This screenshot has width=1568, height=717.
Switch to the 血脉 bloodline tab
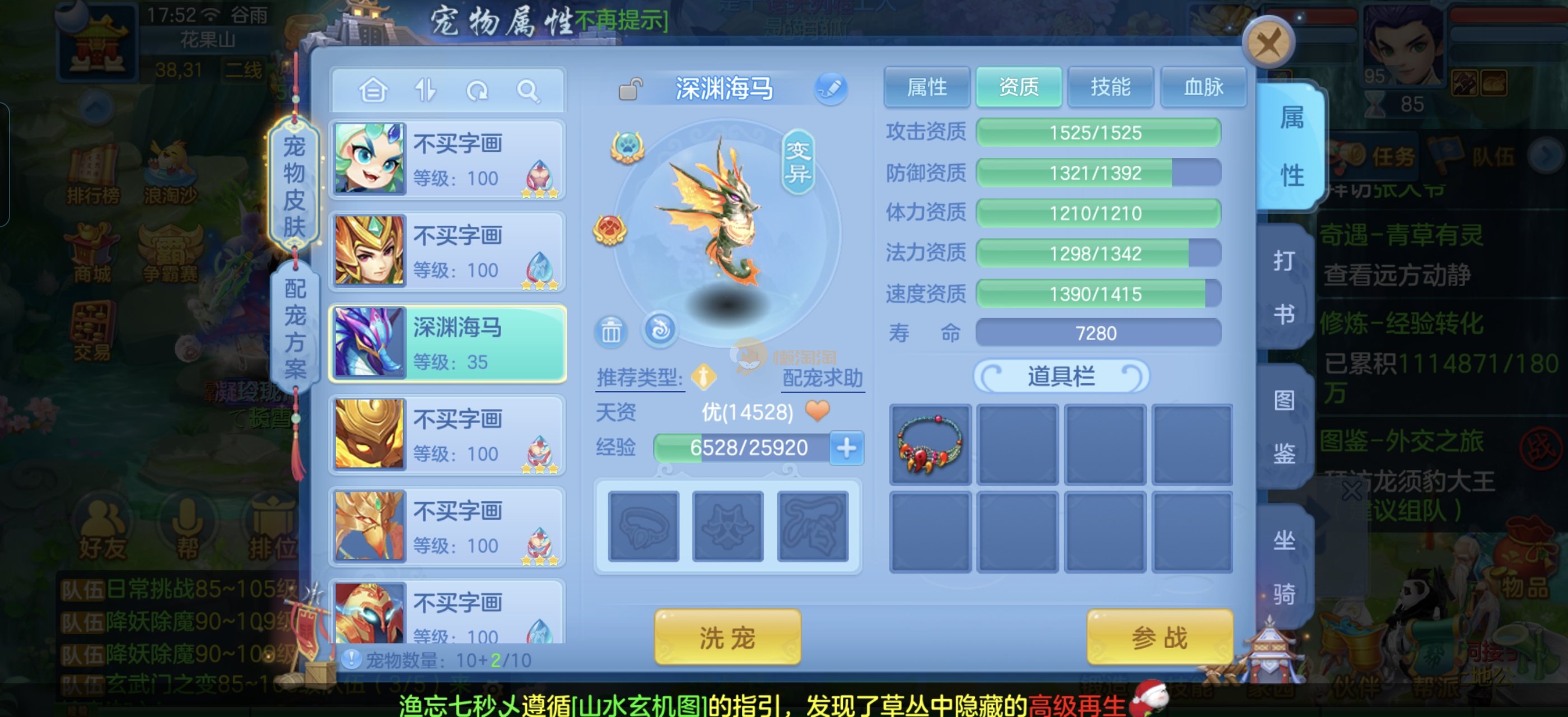click(x=1203, y=87)
